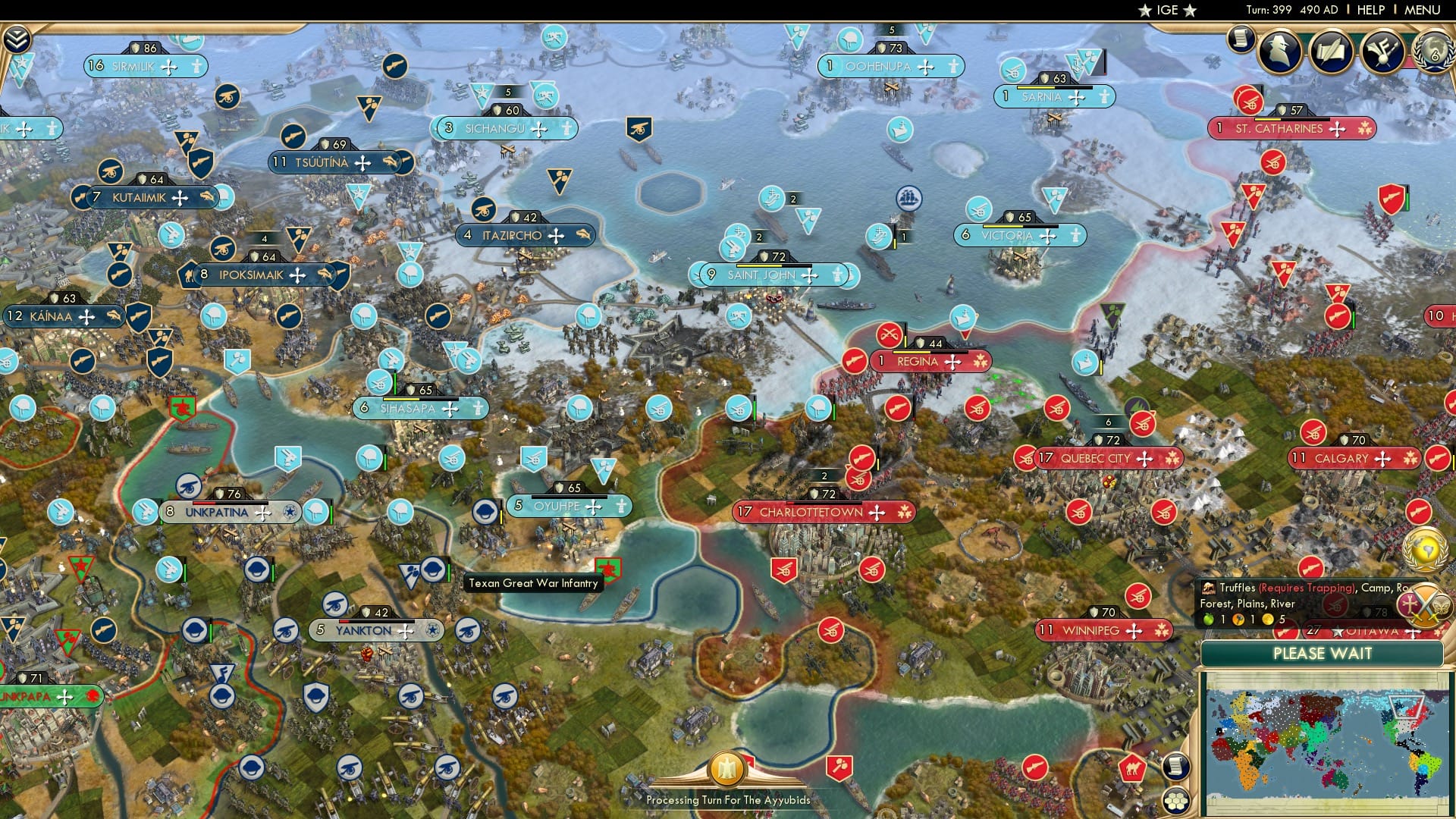Open the notification log scroll icon top right
Image resolution: width=1456 pixels, height=819 pixels.
tap(1241, 39)
